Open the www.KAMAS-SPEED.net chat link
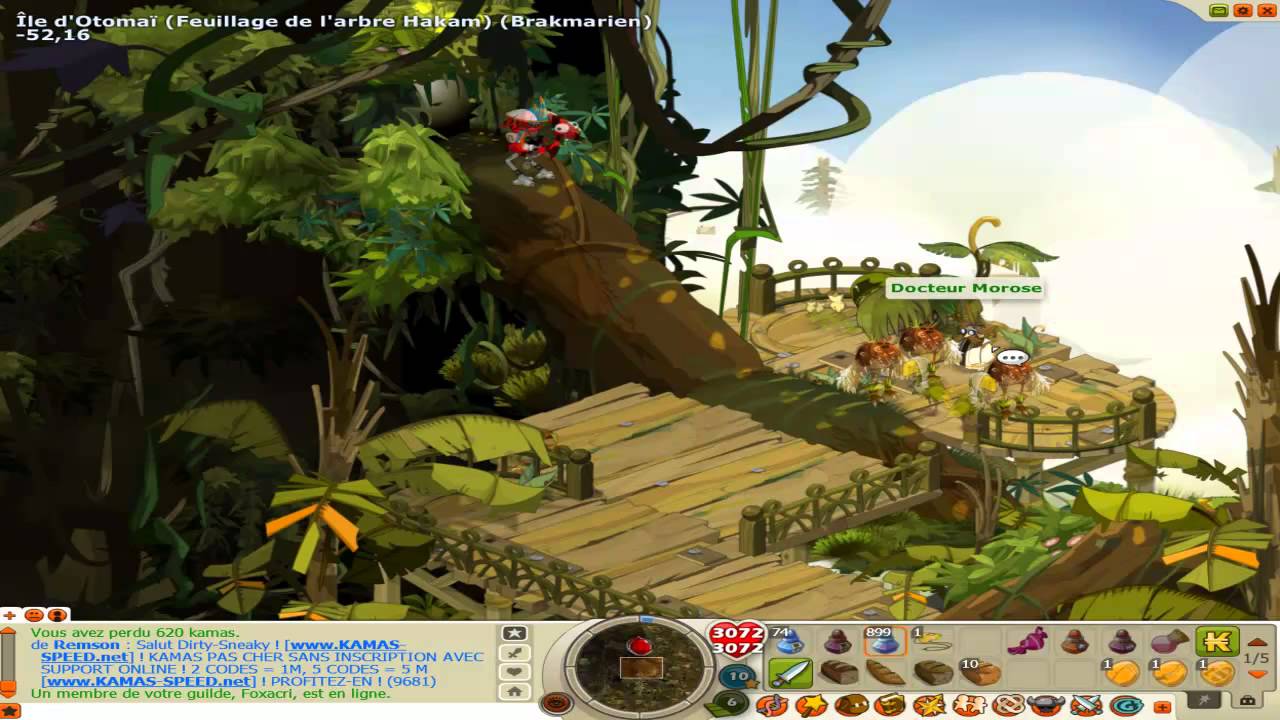This screenshot has width=1280, height=720. point(148,681)
